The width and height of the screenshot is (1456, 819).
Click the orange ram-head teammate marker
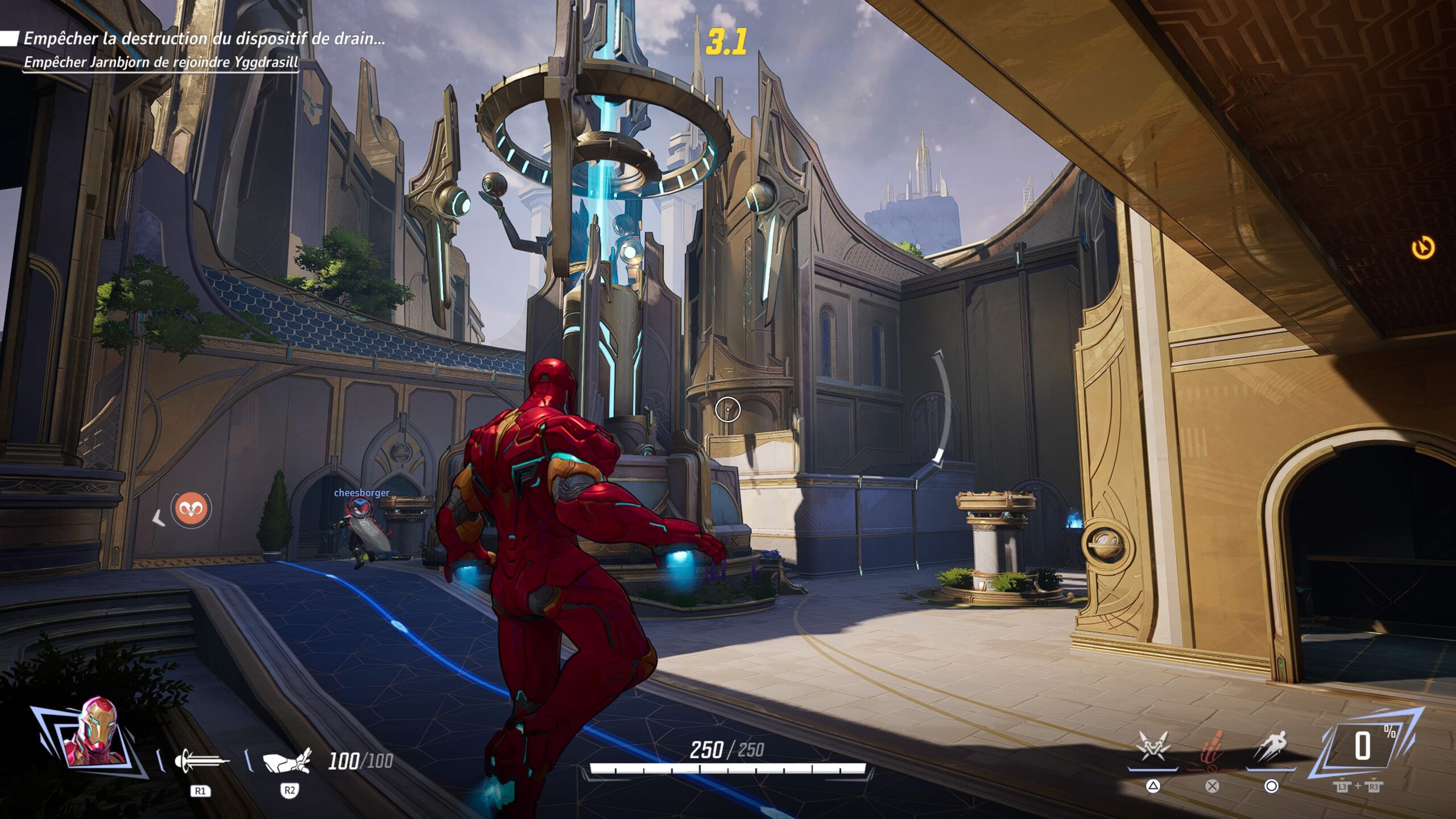click(192, 508)
